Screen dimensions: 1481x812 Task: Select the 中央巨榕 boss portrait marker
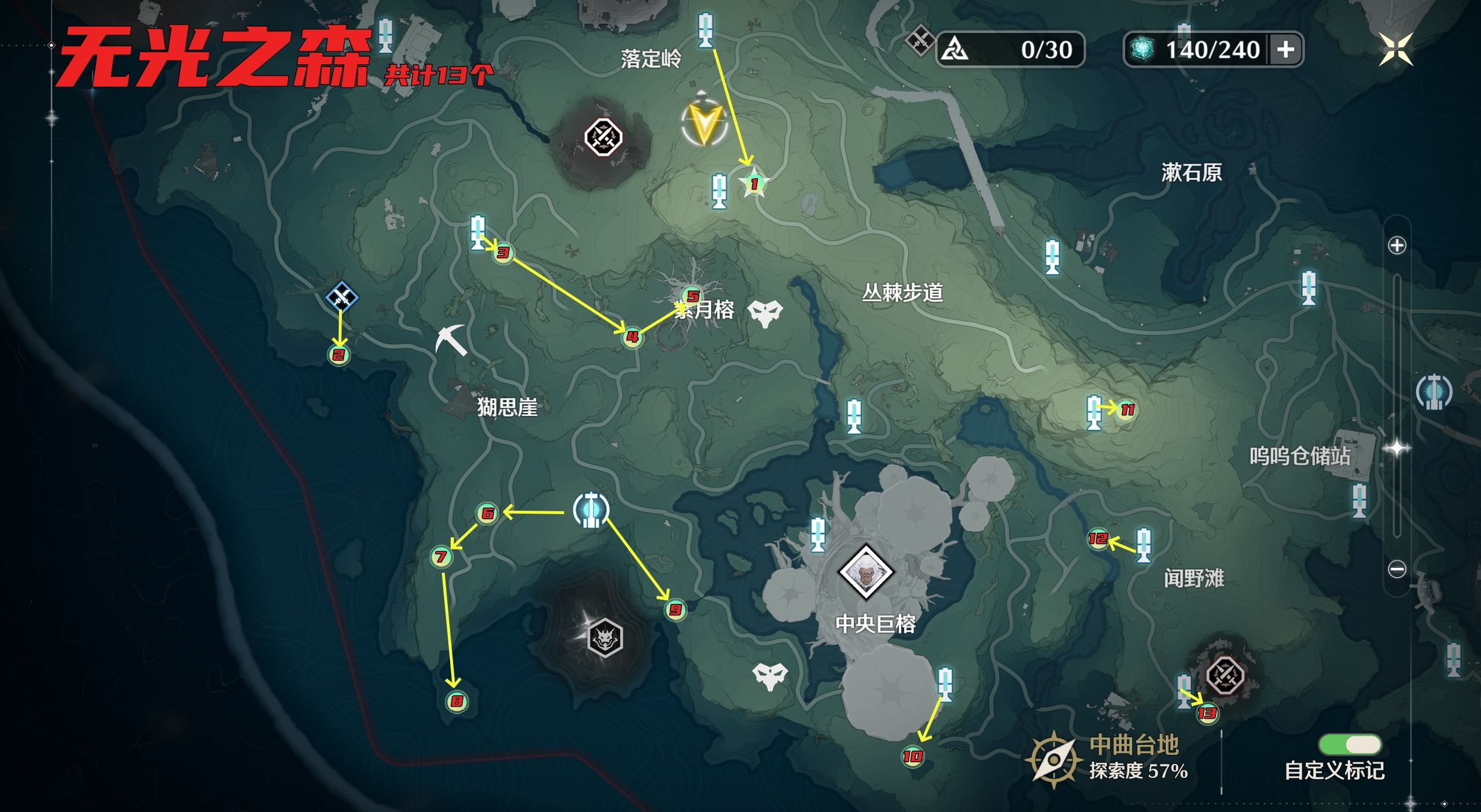(865, 573)
